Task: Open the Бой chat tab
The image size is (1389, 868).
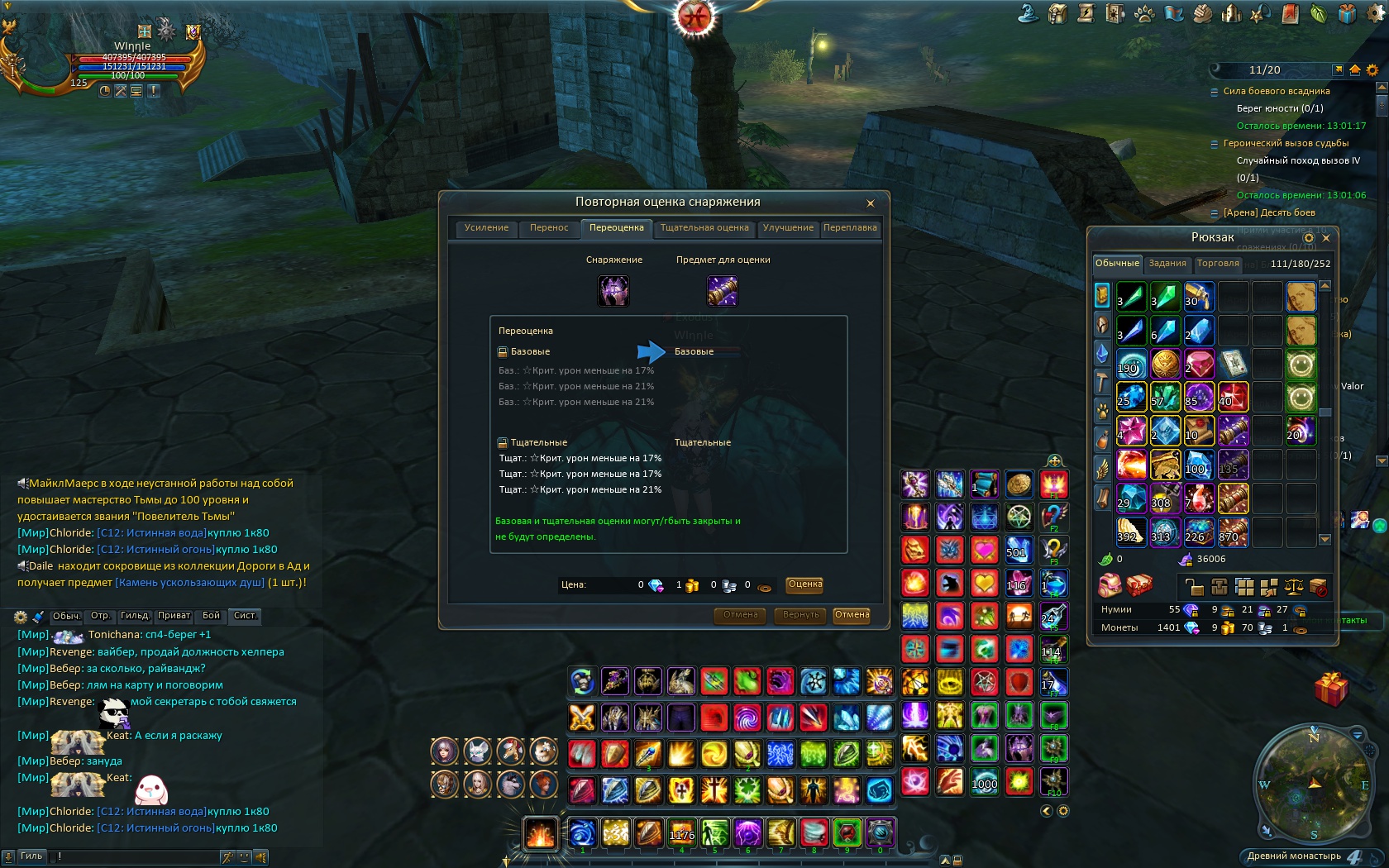Action: coord(212,616)
